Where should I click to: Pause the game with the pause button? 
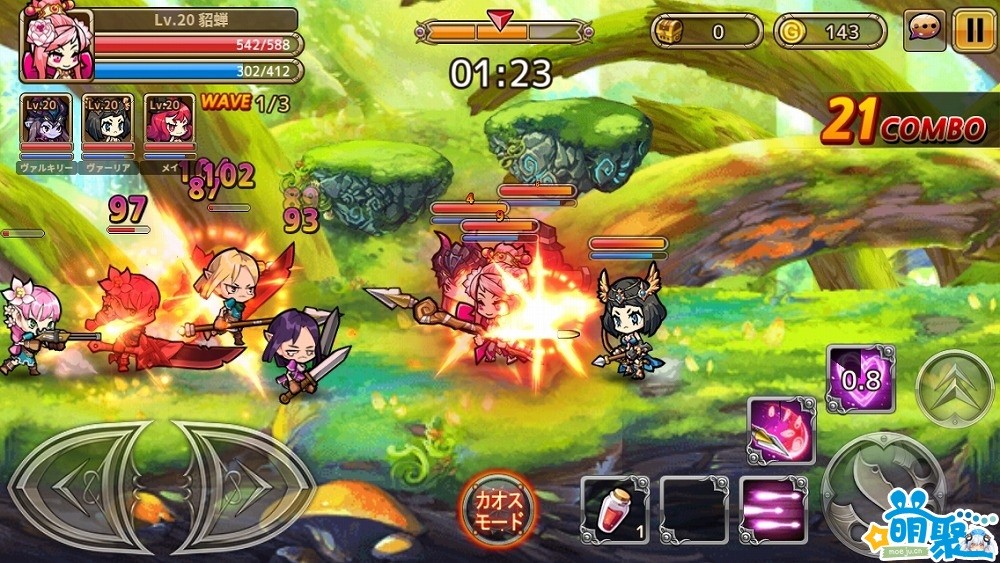tap(973, 31)
